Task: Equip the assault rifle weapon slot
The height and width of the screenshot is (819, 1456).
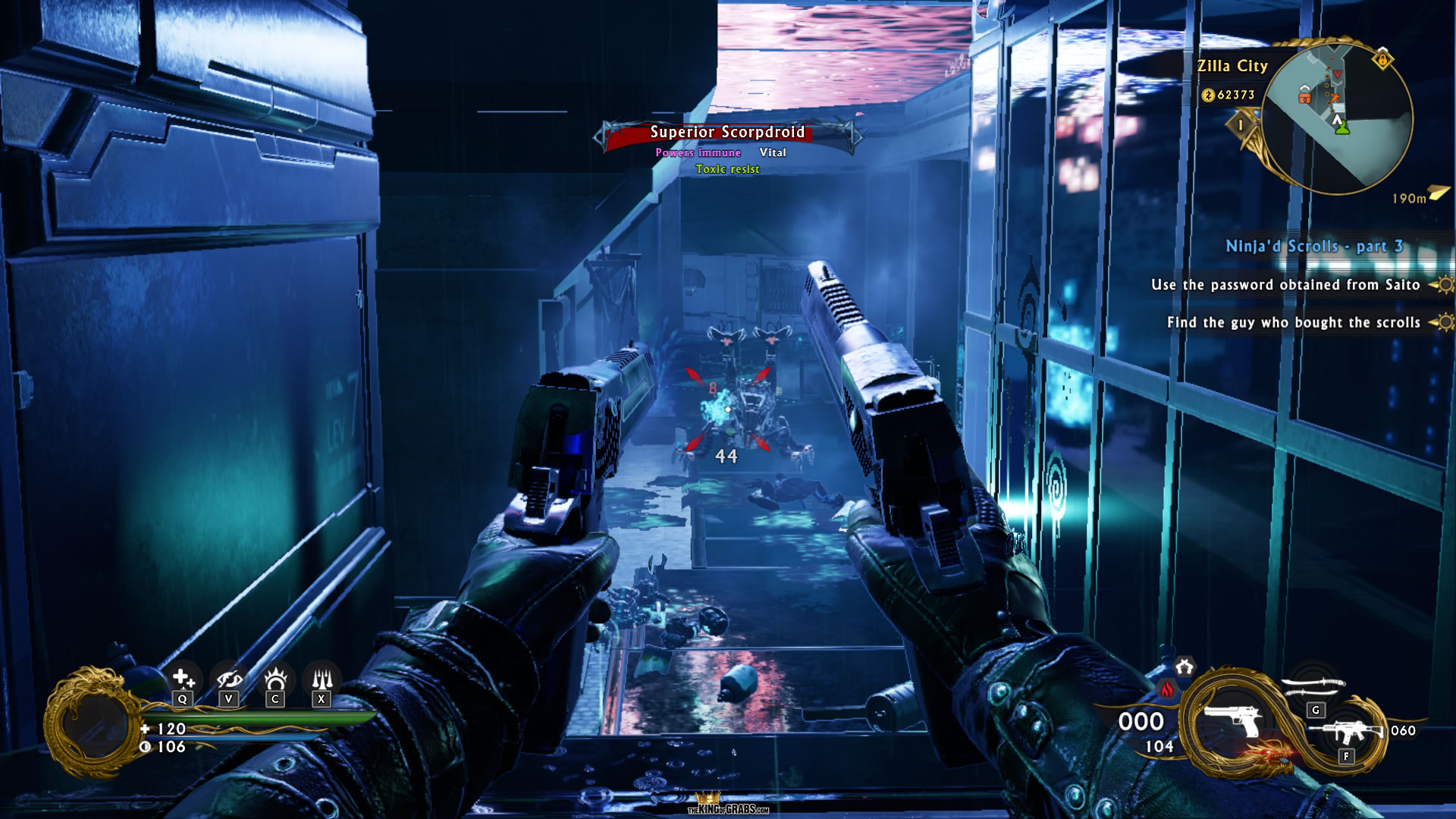Action: [1345, 733]
